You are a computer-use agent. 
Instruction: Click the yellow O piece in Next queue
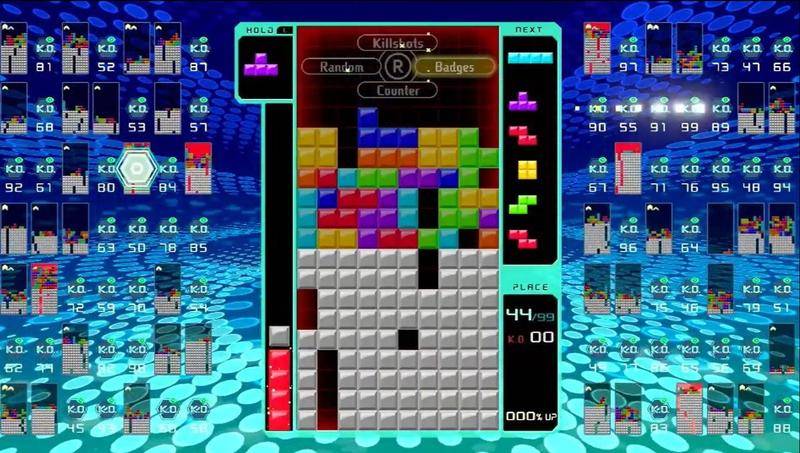tap(527, 169)
